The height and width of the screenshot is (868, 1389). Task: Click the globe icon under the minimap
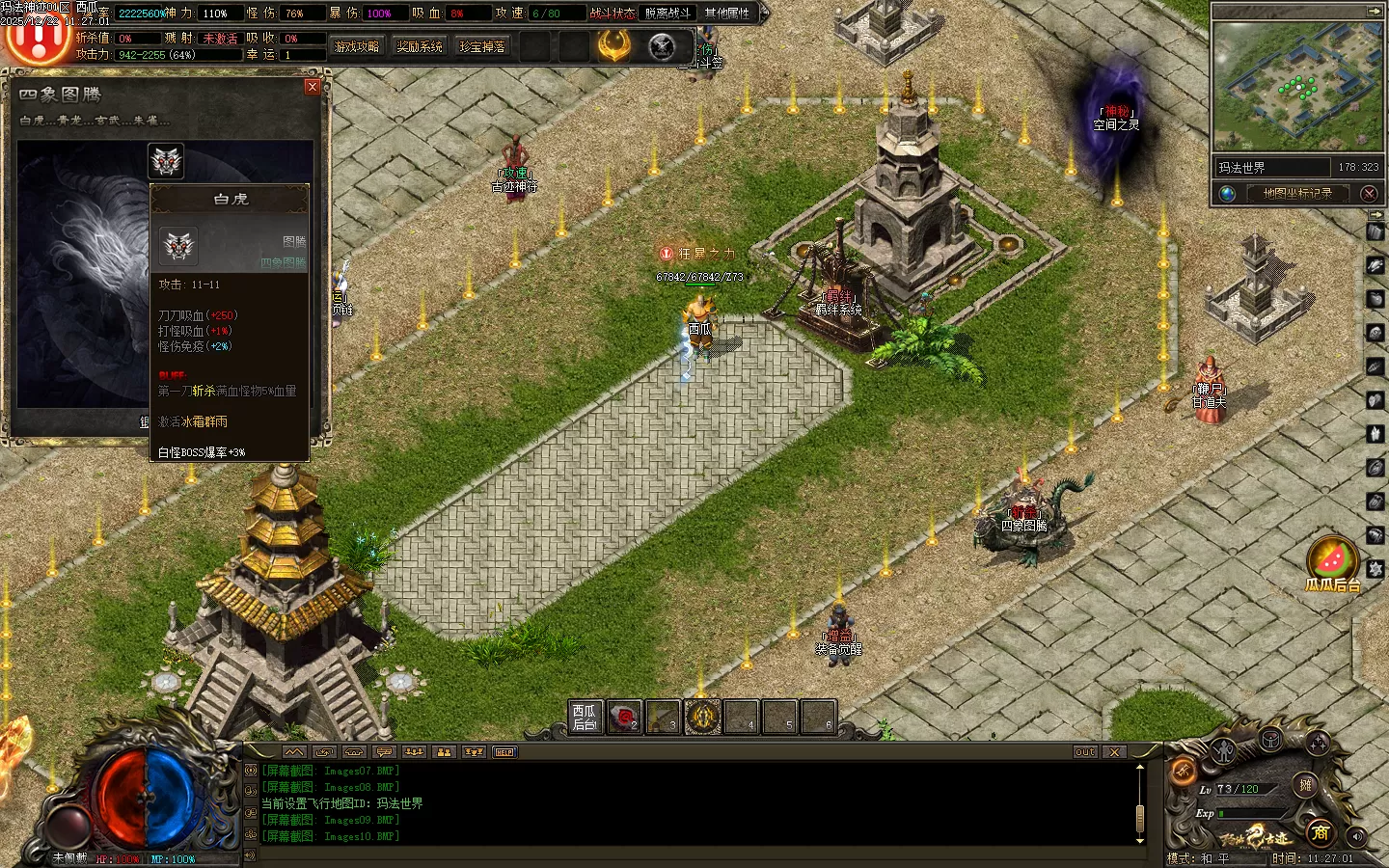[1227, 194]
